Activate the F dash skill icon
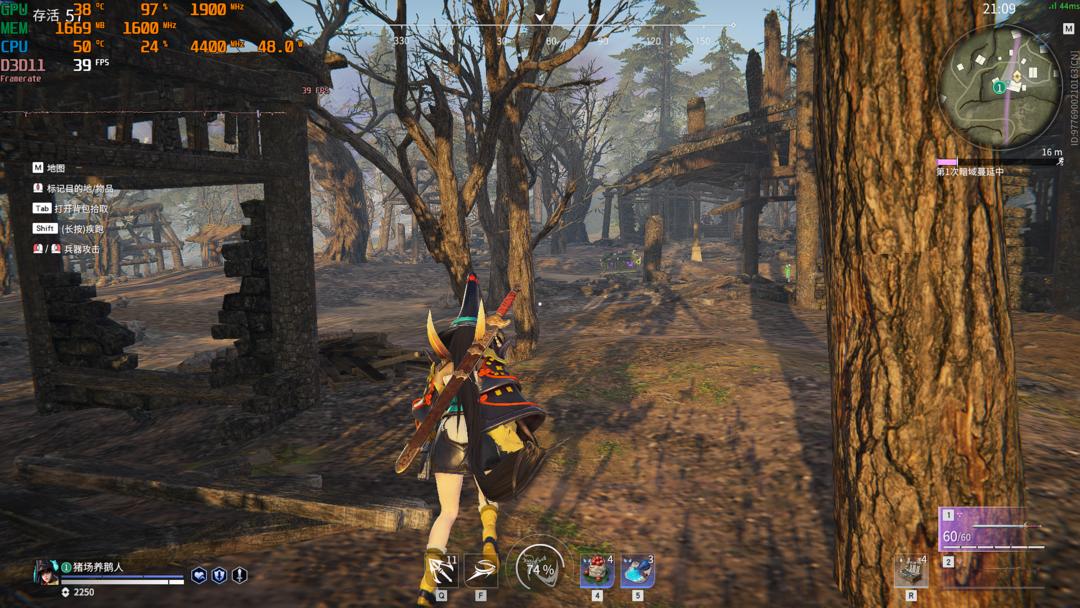This screenshot has height=608, width=1080. coord(481,571)
